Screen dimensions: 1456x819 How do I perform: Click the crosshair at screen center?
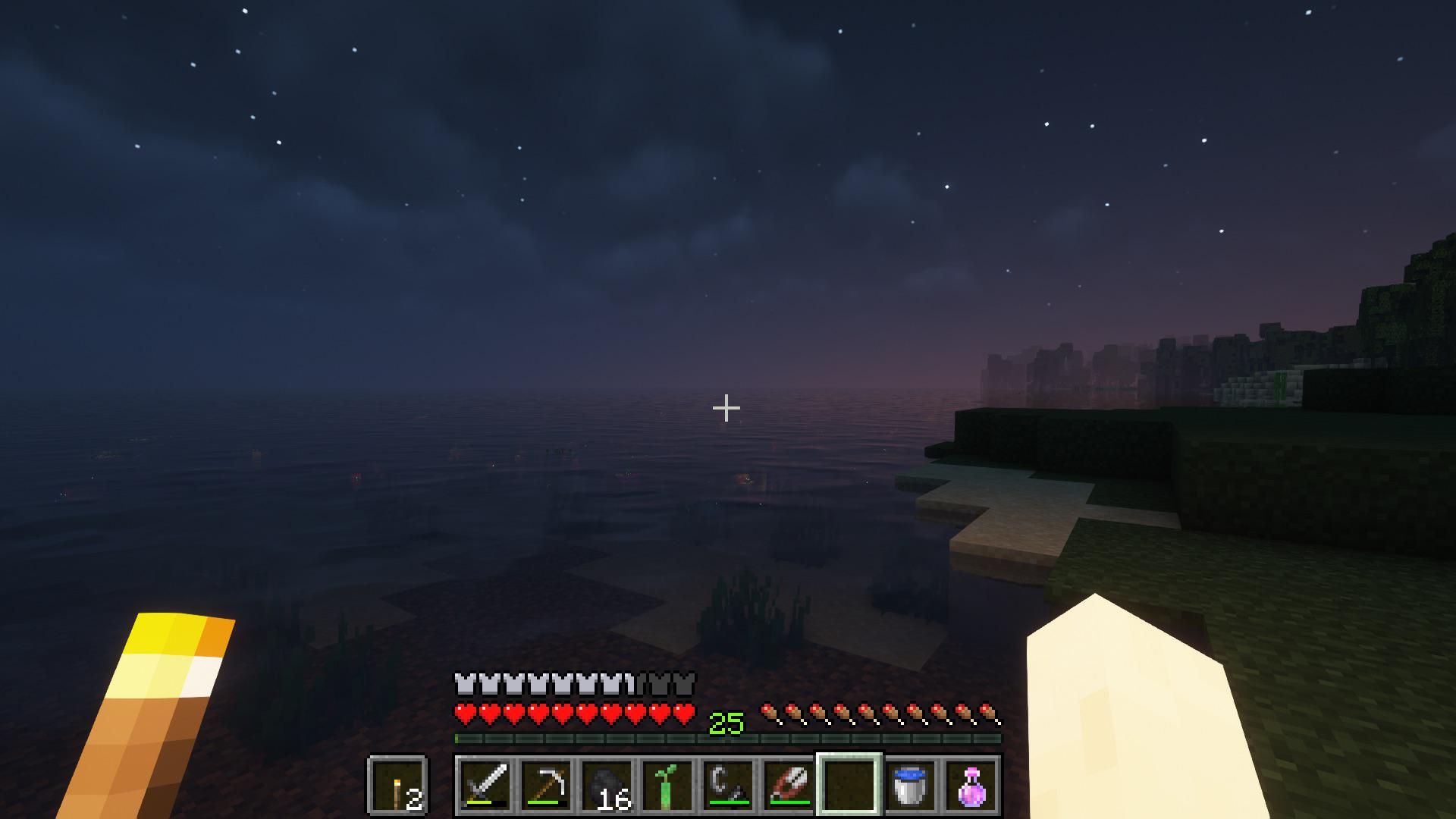tap(726, 408)
